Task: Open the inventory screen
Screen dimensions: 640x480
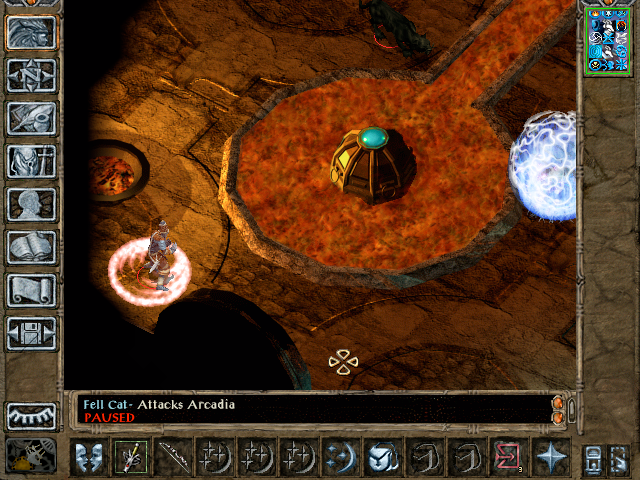Action: pos(31,161)
